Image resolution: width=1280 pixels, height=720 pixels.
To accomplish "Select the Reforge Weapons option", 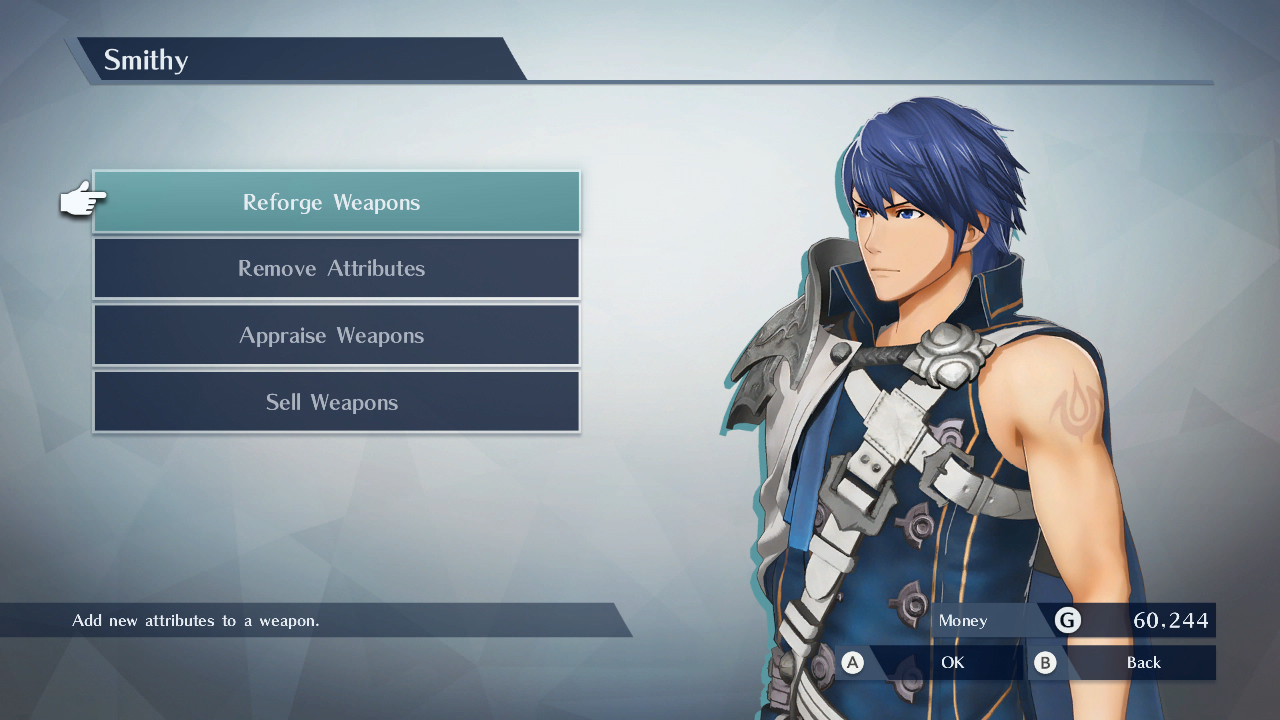I will (336, 202).
